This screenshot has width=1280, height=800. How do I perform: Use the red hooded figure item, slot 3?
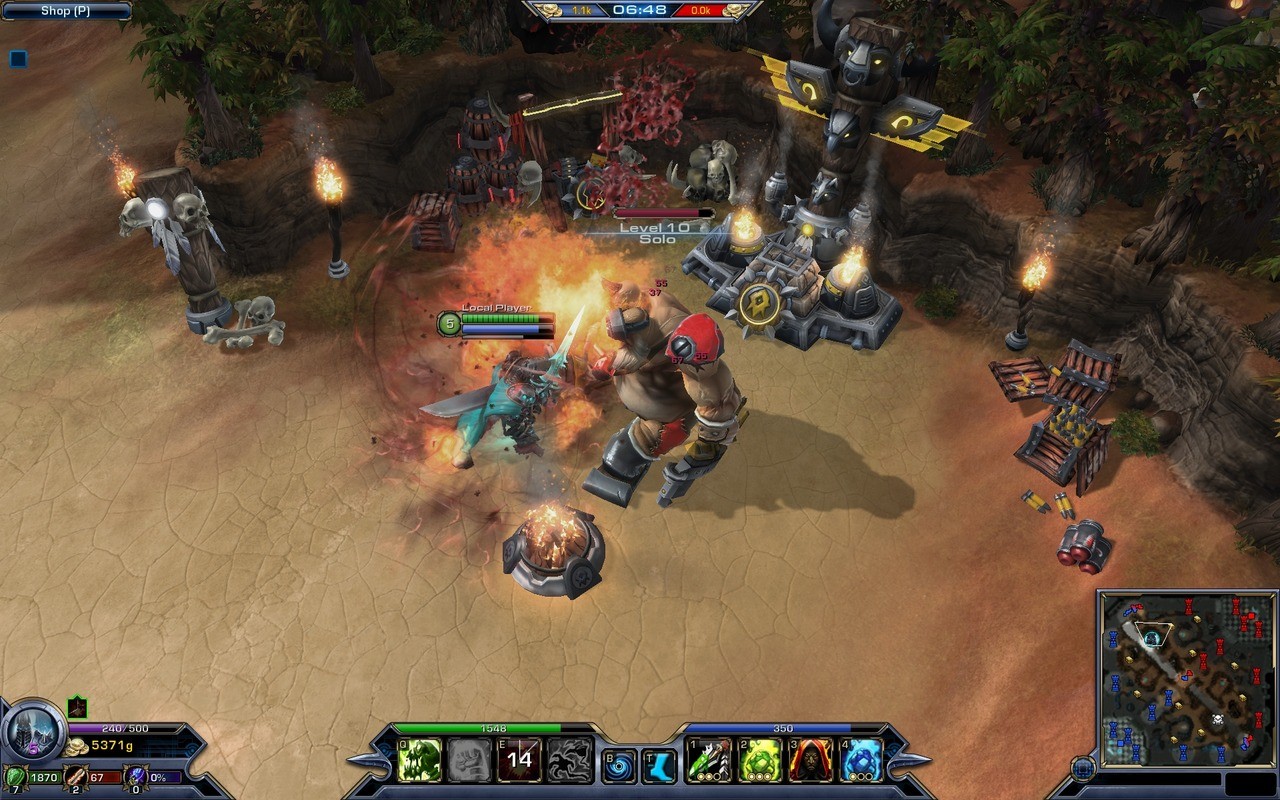click(x=810, y=761)
